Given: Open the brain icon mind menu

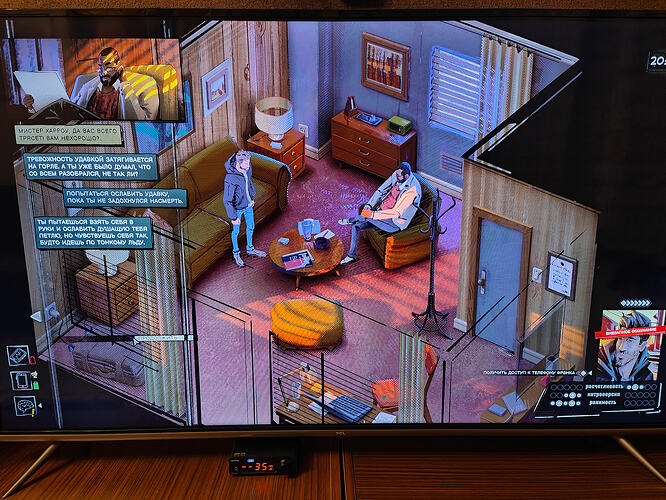Looking at the screenshot, I should (x=22, y=405).
